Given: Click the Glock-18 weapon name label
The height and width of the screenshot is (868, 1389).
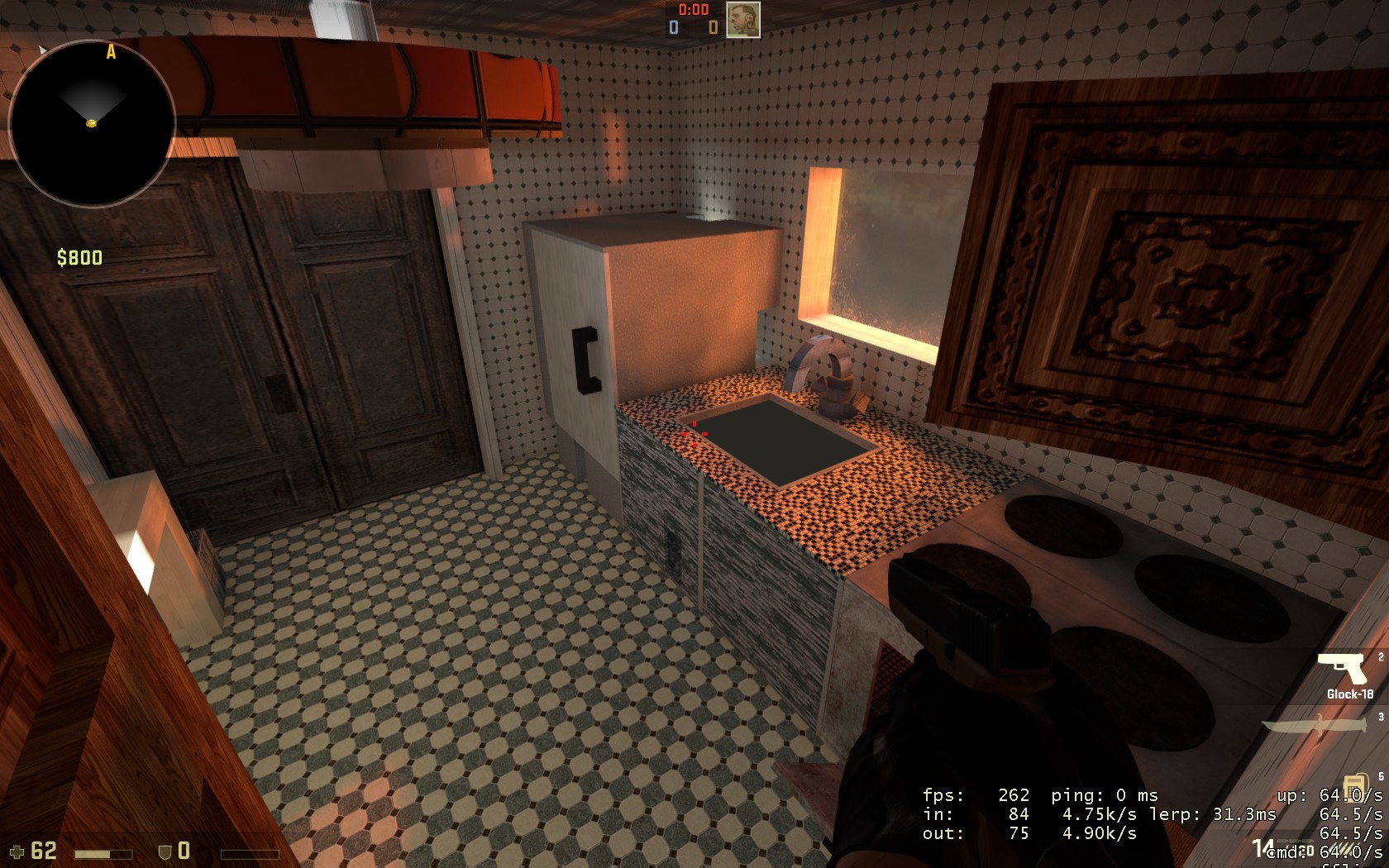Looking at the screenshot, I should [x=1351, y=694].
